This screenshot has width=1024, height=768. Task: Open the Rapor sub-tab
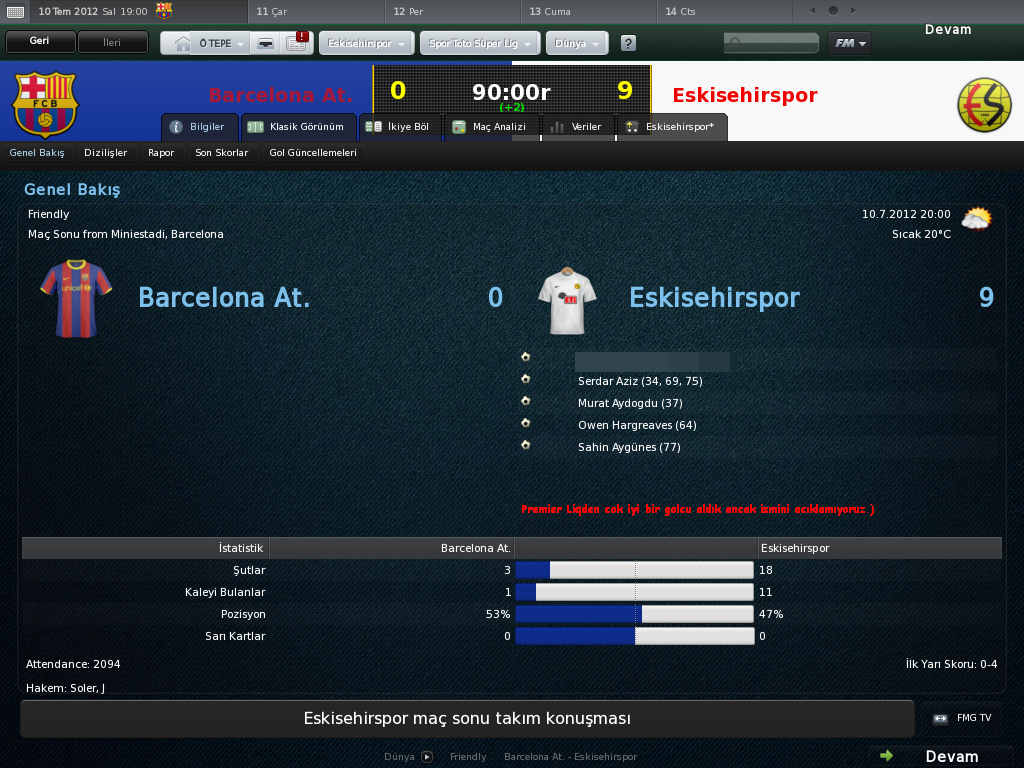(x=161, y=153)
